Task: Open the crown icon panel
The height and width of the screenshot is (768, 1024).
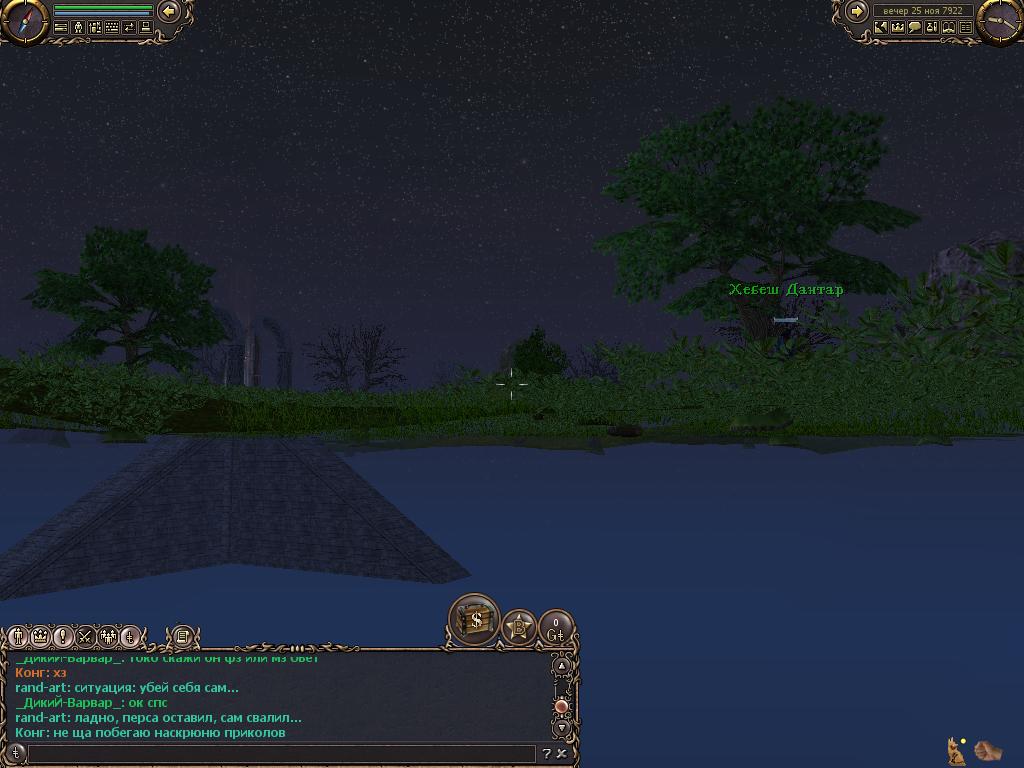Action: pos(898,28)
